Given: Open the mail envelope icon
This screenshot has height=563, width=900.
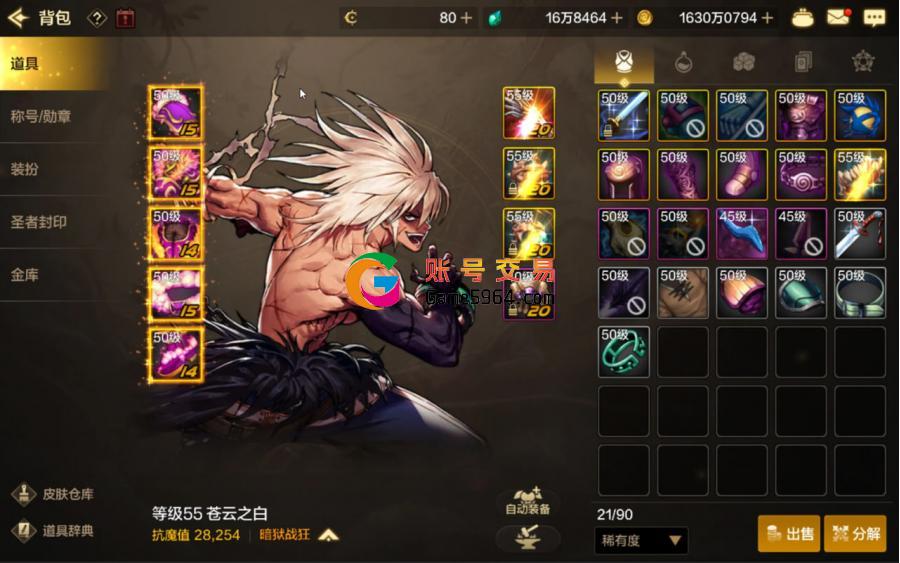Looking at the screenshot, I should 838,17.
